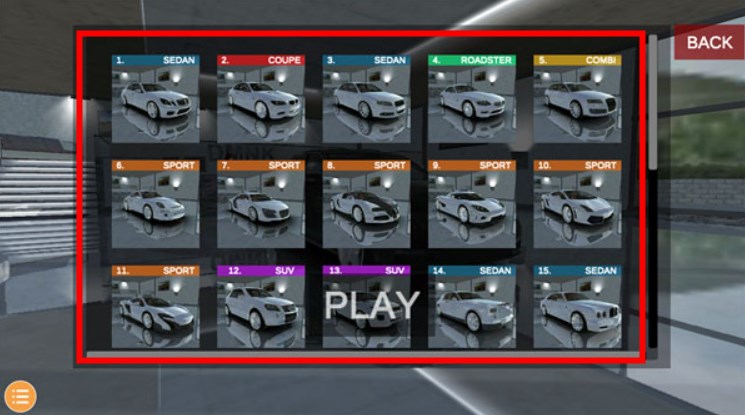Viewport: 745px width, 415px height.
Task: Click the PLAY button
Action: tap(372, 304)
